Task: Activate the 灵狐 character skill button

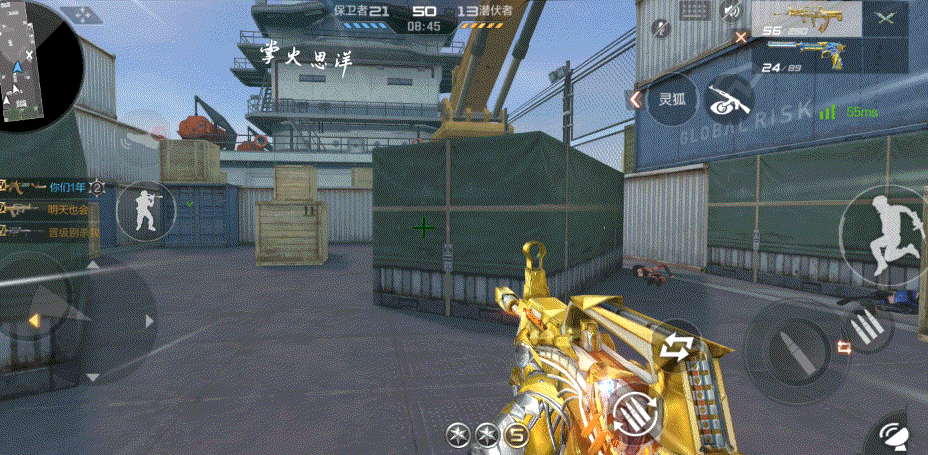Action: point(671,100)
